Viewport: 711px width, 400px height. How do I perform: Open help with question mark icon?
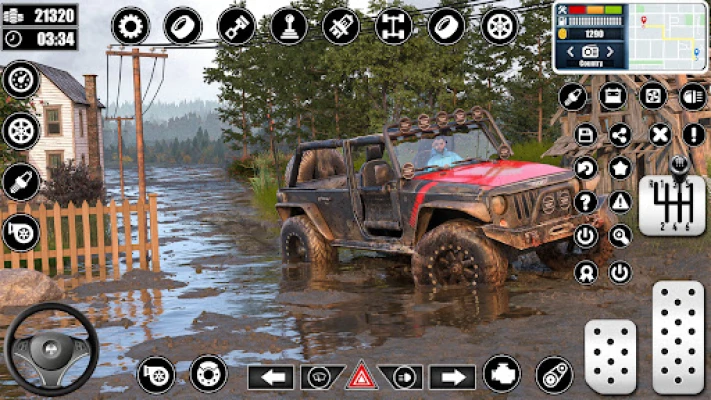pyautogui.click(x=586, y=202)
